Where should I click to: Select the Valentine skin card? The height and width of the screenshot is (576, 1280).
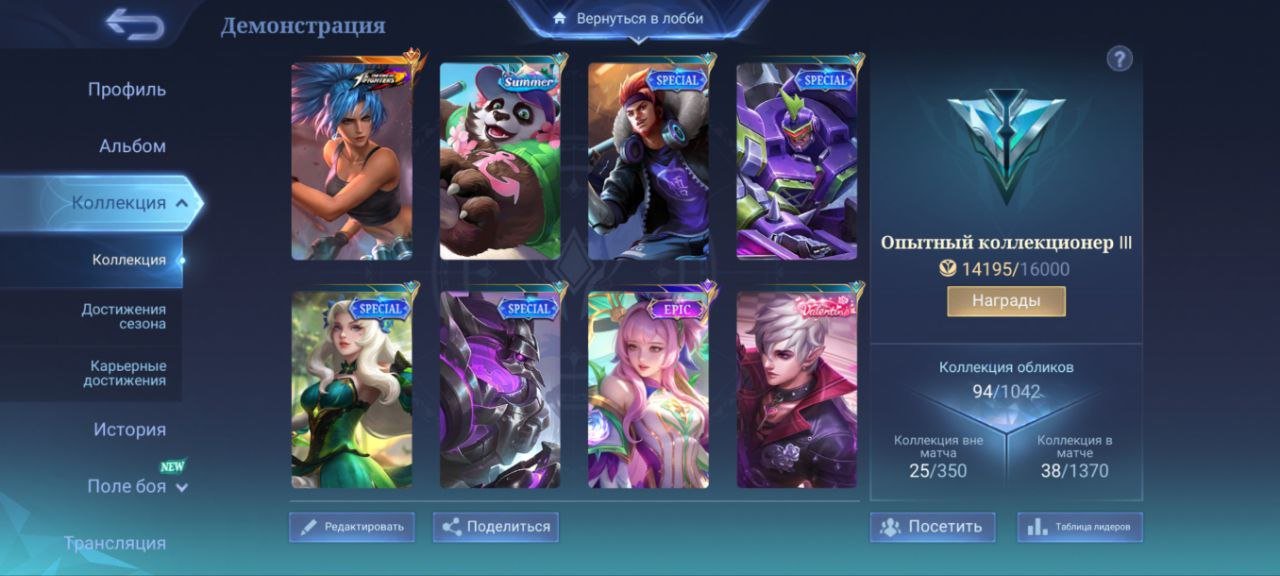pos(797,389)
